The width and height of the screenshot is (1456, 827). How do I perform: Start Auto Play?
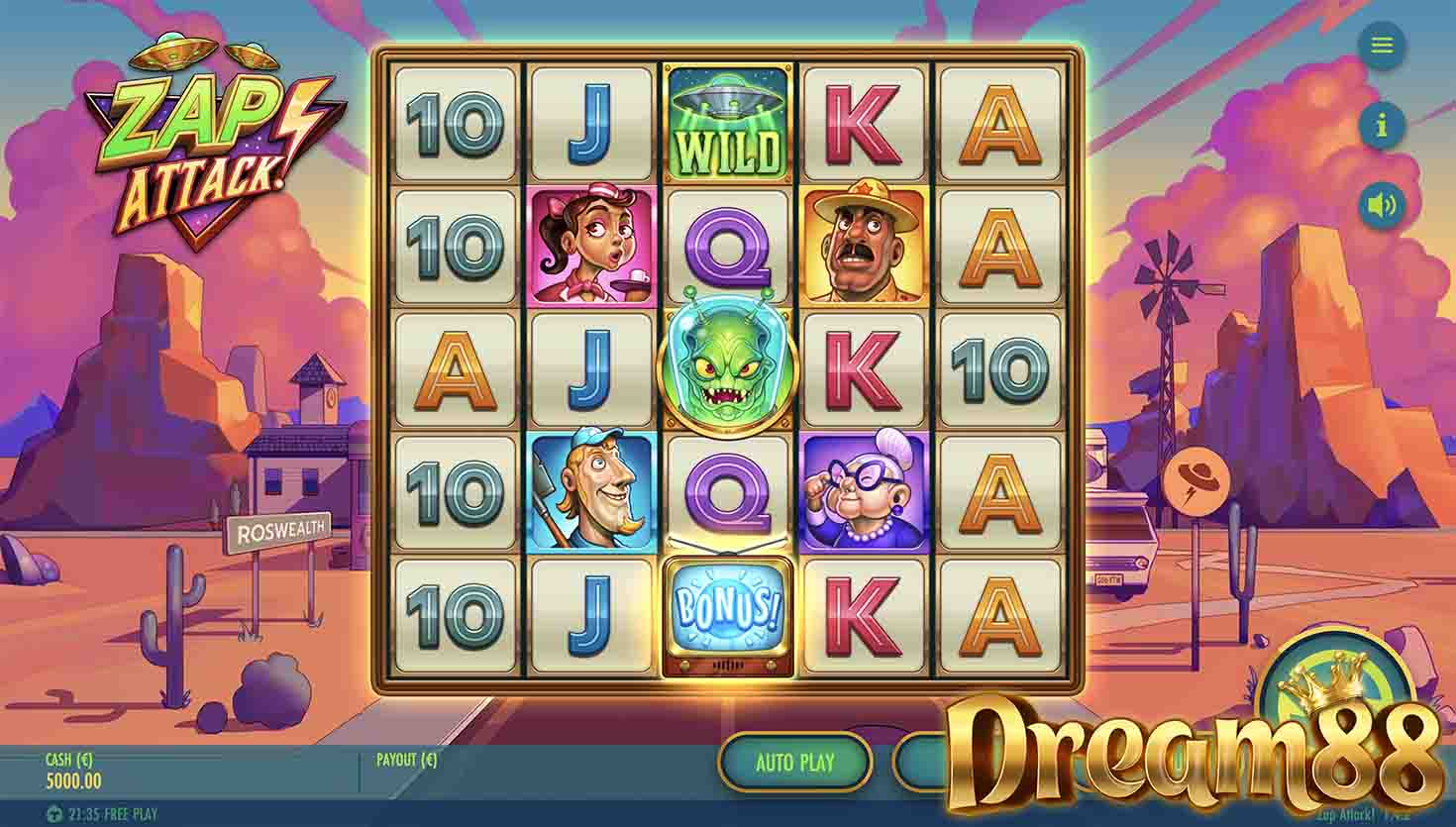pos(795,763)
